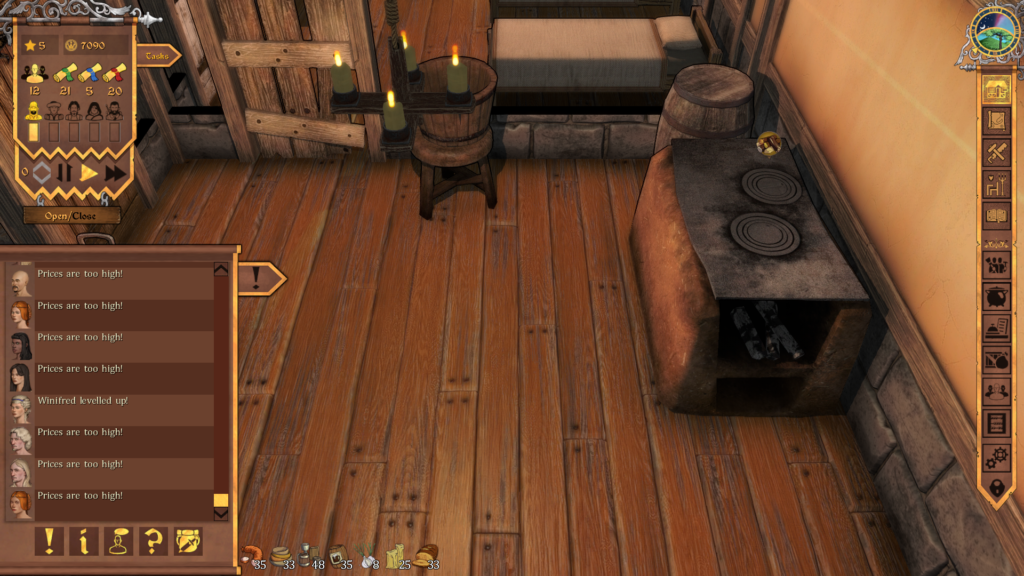Select the question mark message filter
Viewport: 1024px width, 576px height.
coord(153,541)
